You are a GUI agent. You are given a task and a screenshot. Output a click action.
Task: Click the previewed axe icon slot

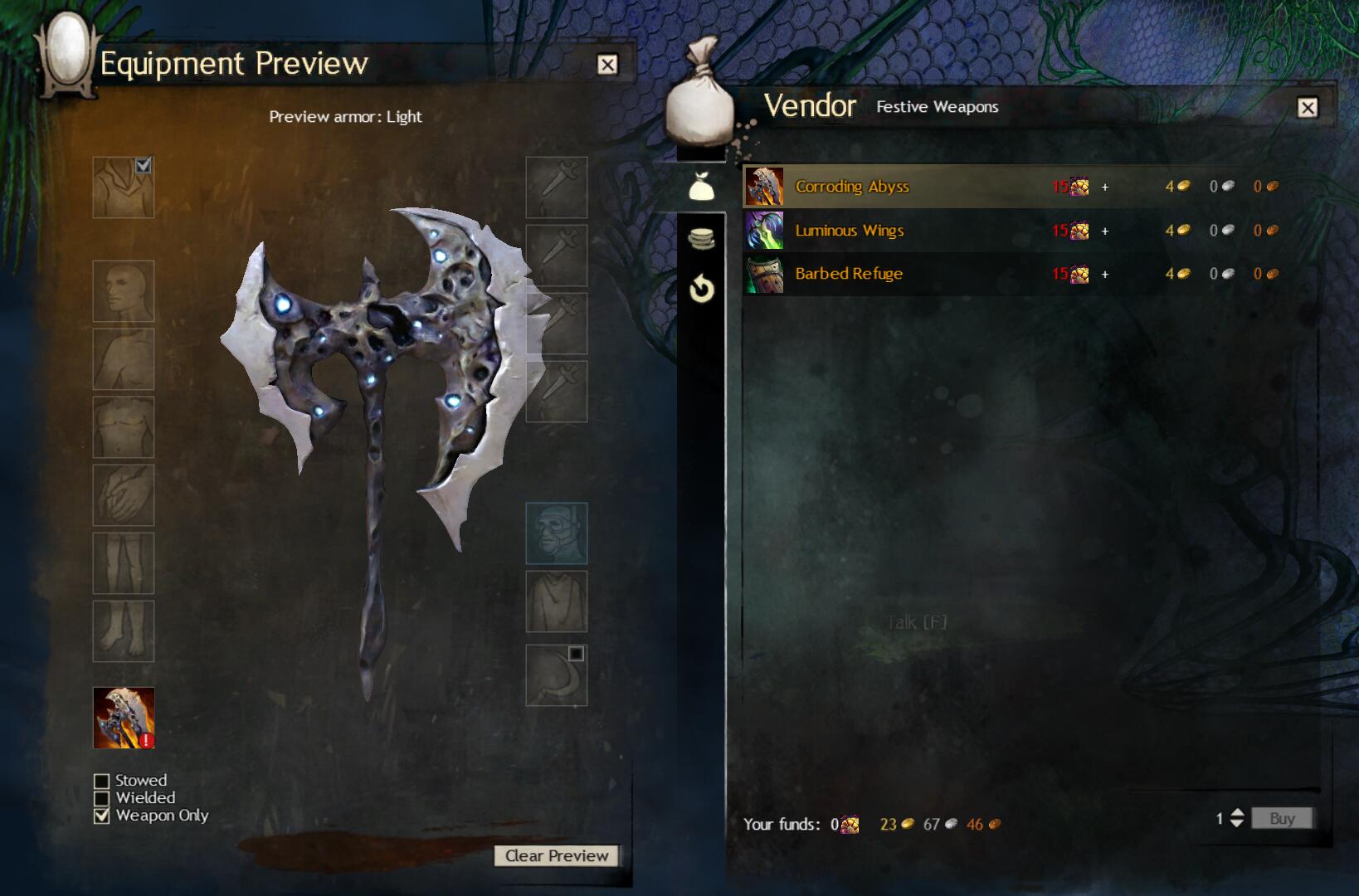click(x=124, y=718)
